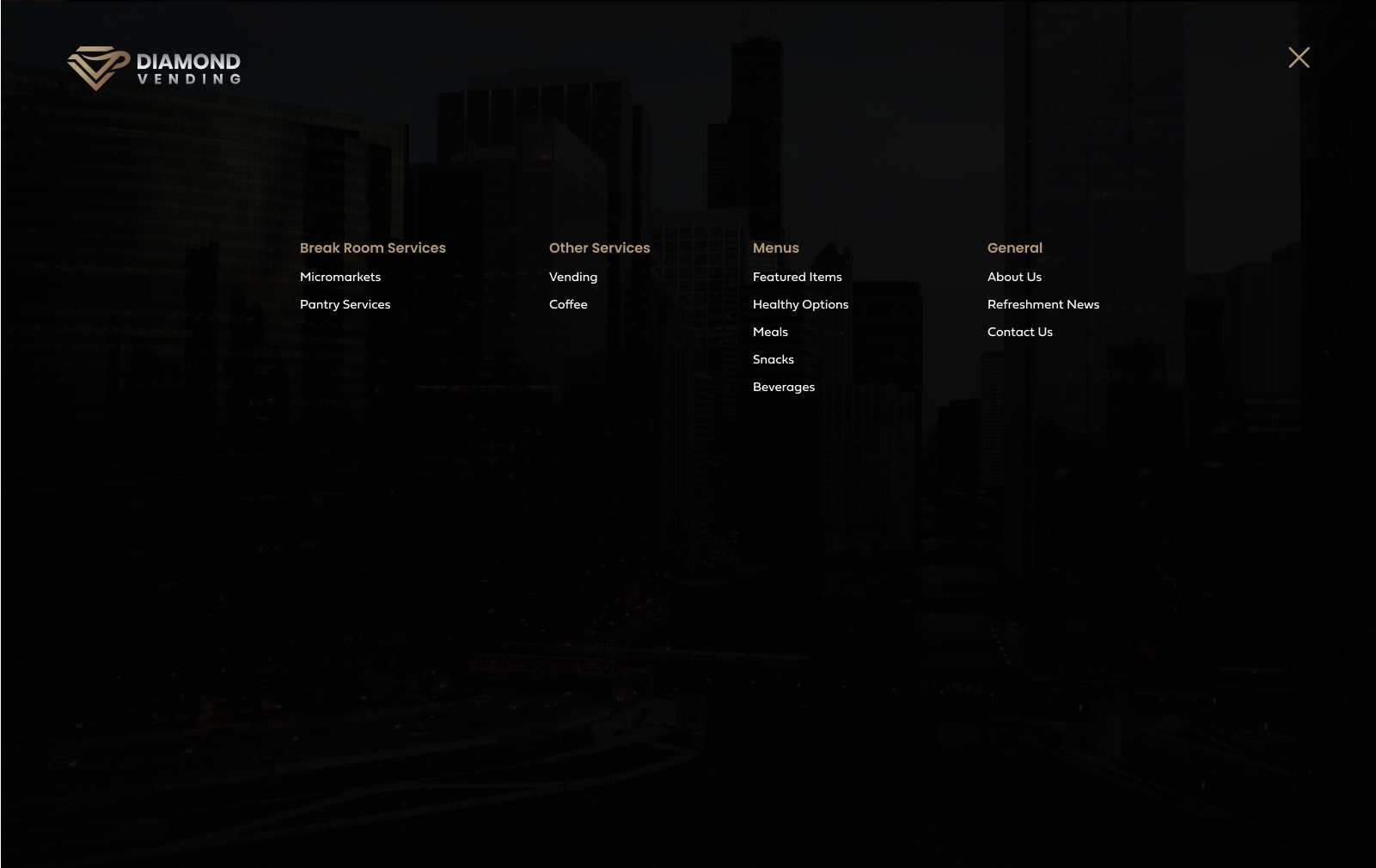Show the Snacks menu

pyautogui.click(x=773, y=360)
